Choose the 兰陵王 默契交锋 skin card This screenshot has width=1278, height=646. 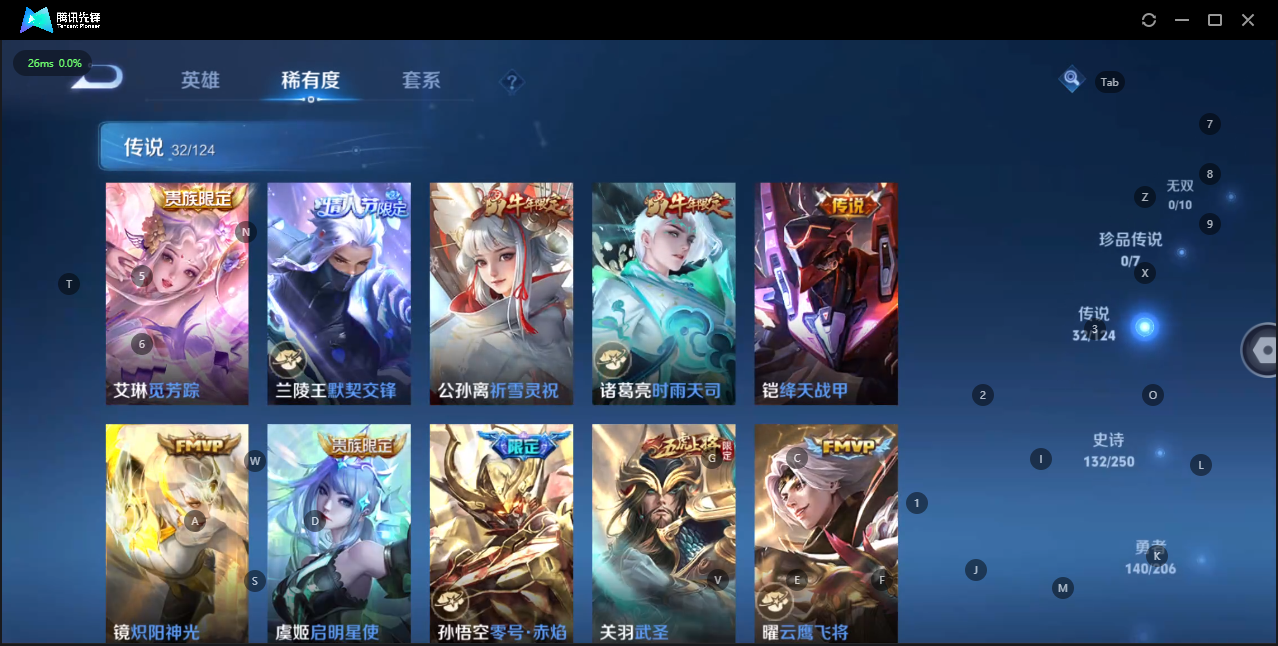339,293
